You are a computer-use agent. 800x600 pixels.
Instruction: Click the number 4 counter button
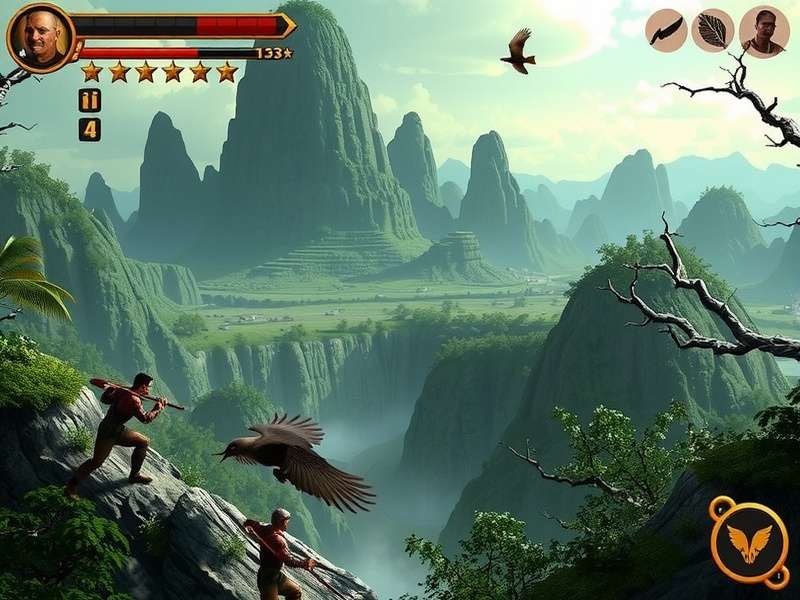(90, 129)
